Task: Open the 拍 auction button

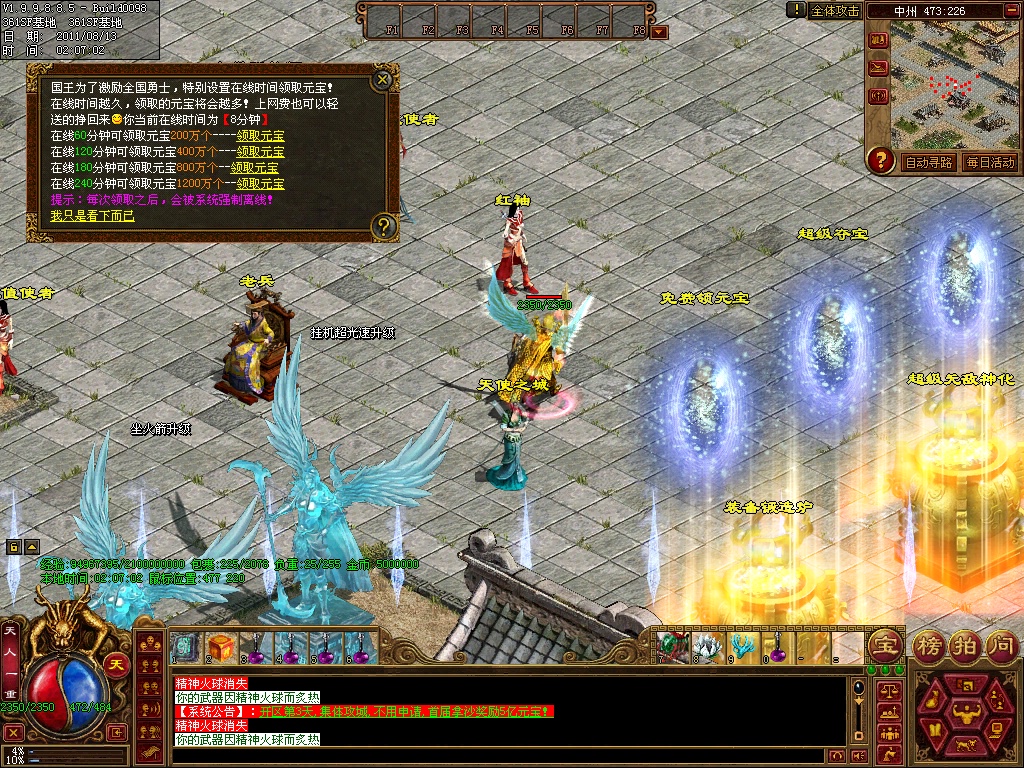Action: 965,644
